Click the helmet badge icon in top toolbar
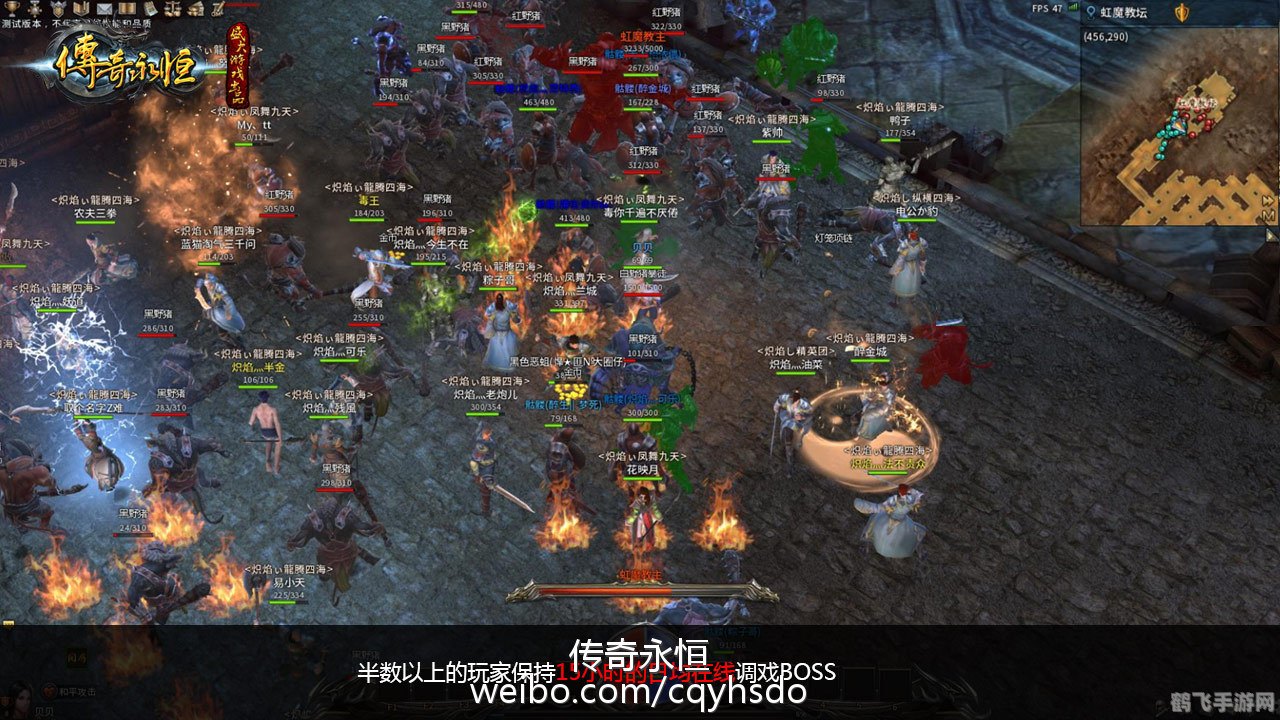The width and height of the screenshot is (1280, 720). coord(58,8)
